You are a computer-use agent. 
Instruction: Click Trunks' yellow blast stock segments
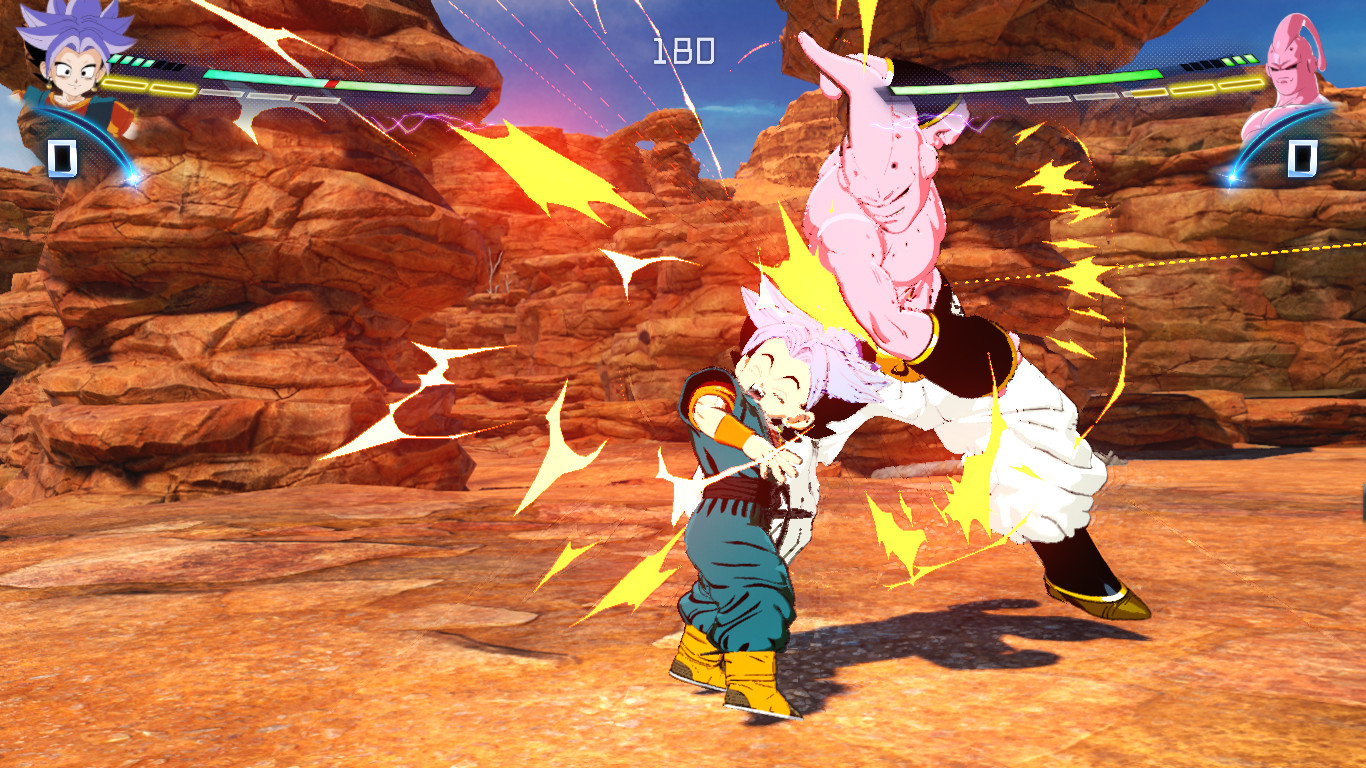point(146,86)
